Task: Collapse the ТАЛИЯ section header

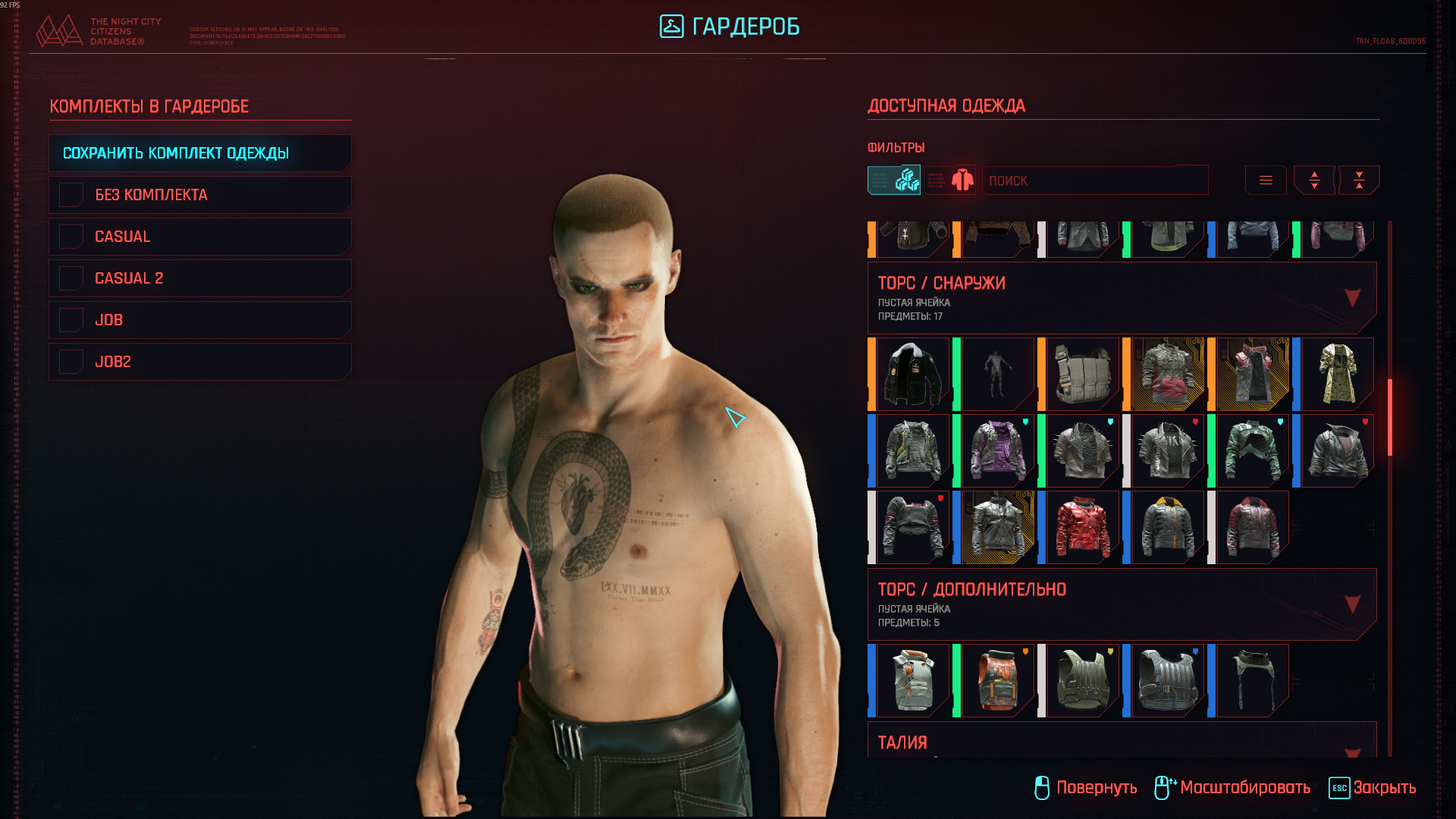Action: pyautogui.click(x=1352, y=751)
